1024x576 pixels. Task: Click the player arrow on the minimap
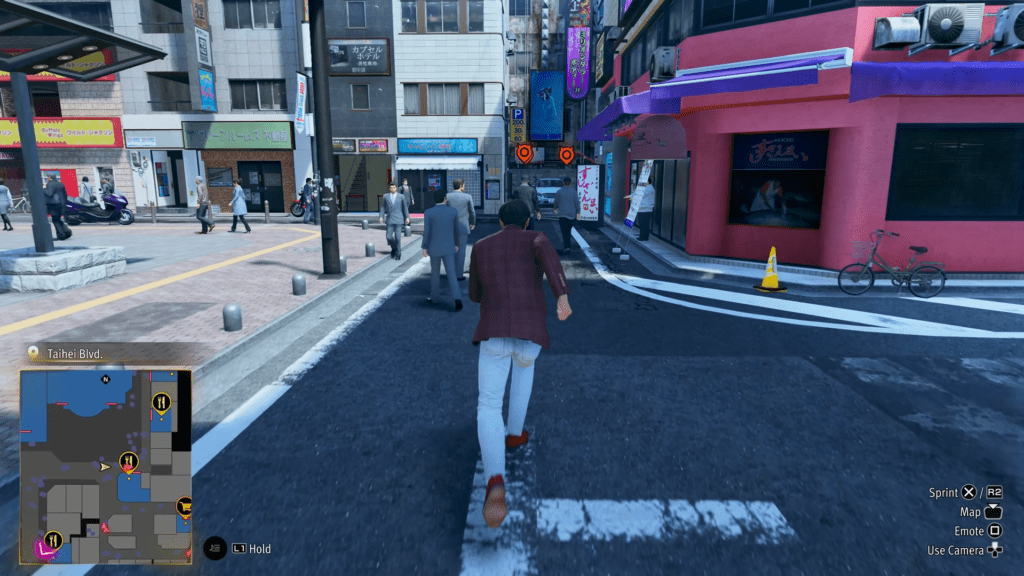(104, 466)
